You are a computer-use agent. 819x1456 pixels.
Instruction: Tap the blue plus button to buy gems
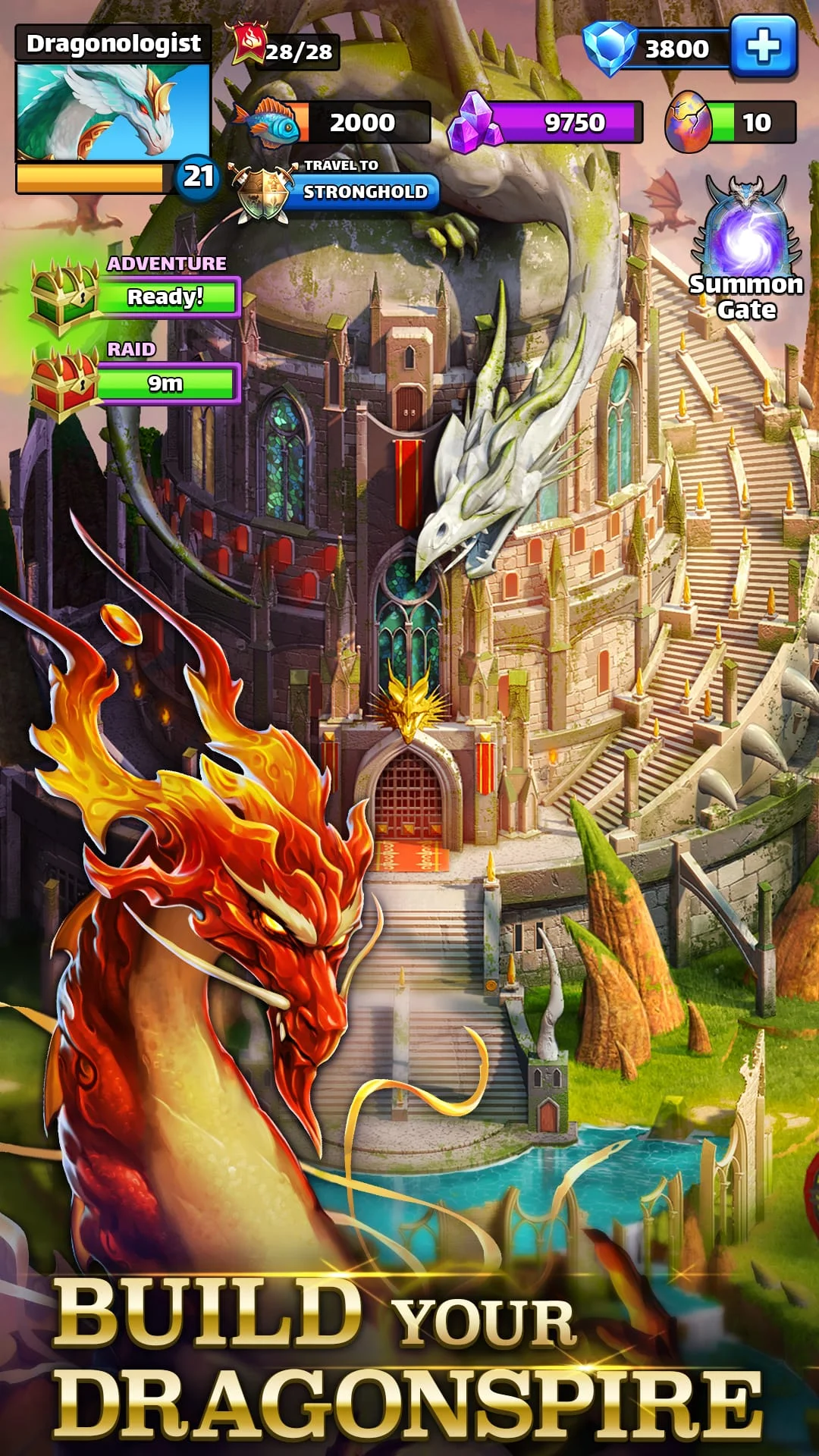coord(763,48)
